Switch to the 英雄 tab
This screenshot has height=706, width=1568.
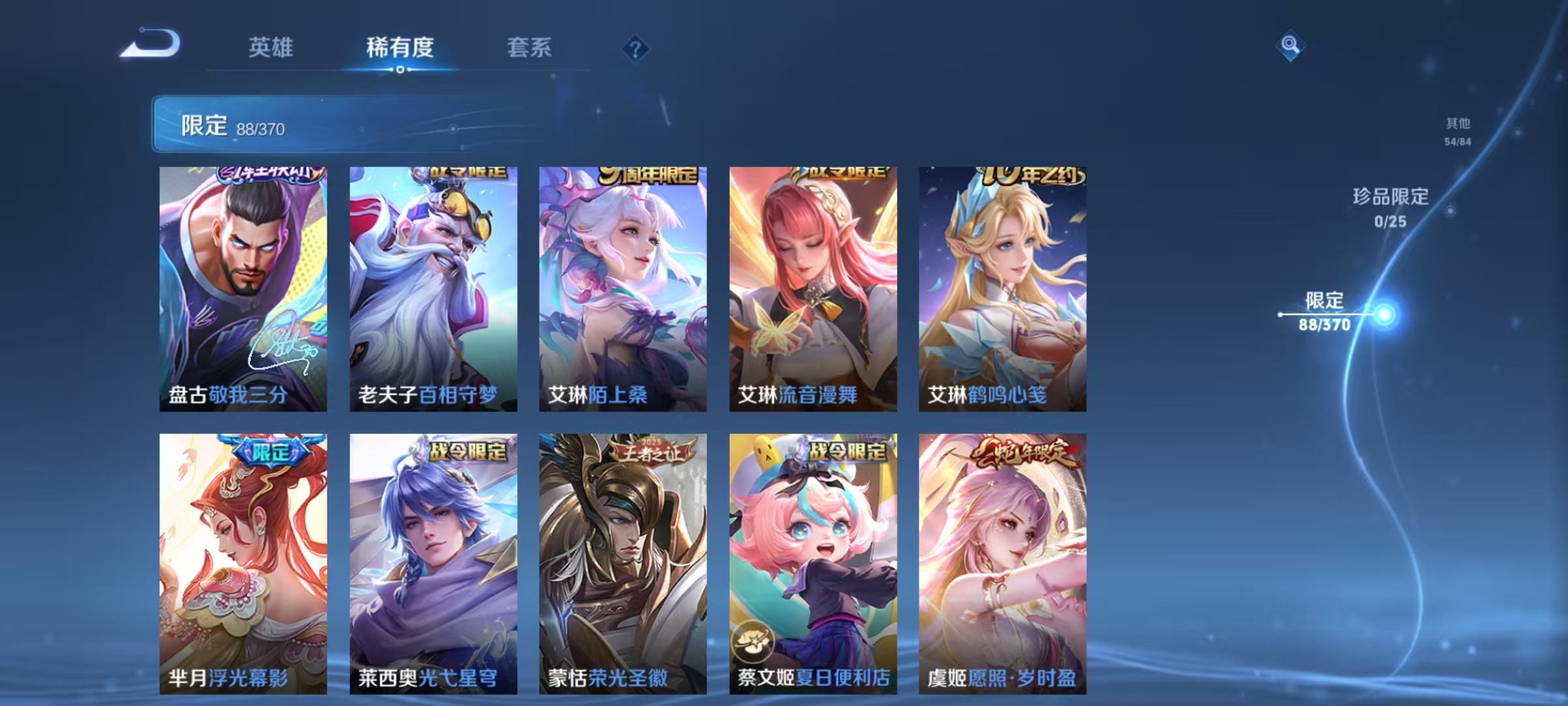272,48
